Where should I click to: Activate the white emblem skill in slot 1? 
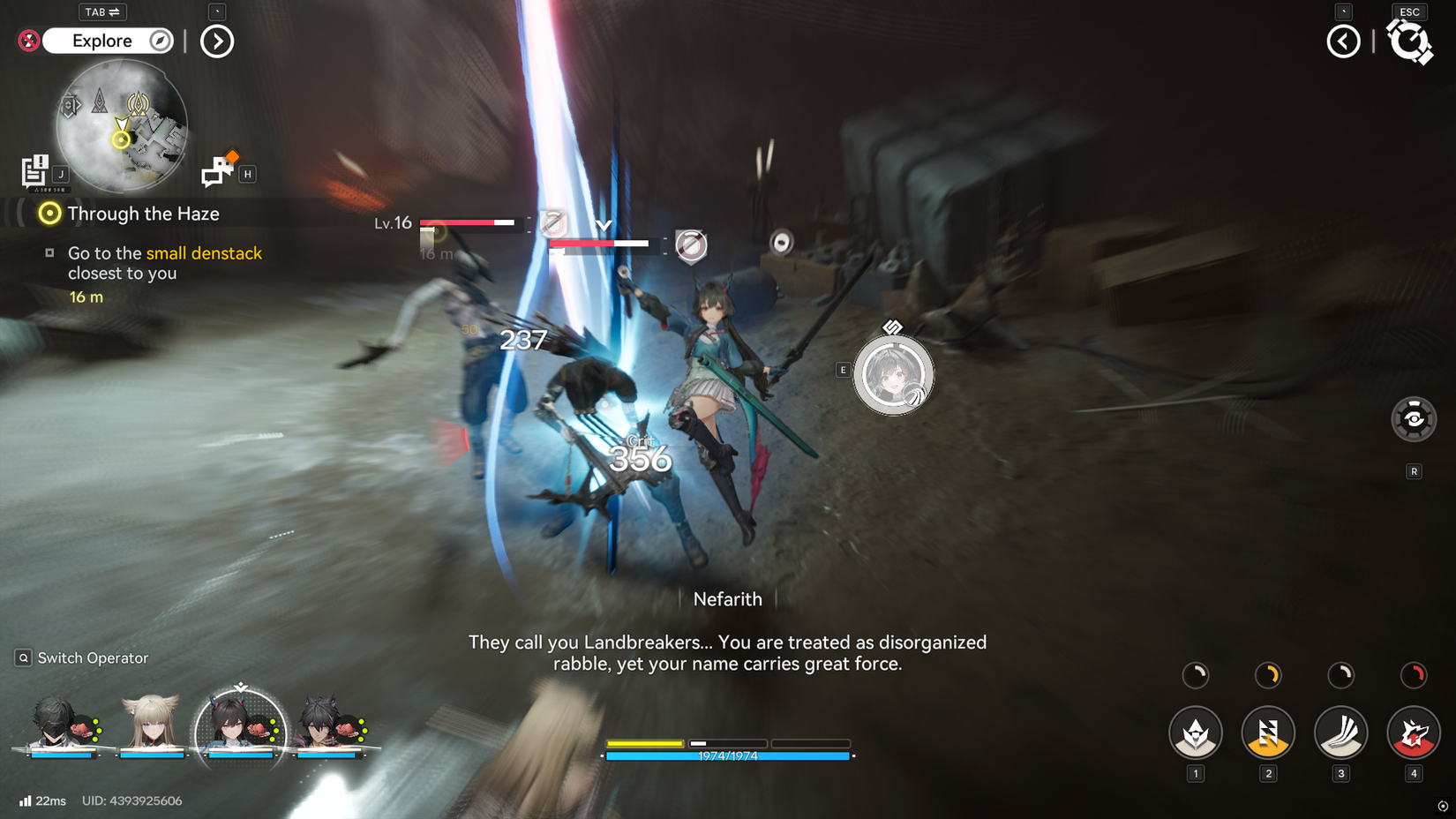tap(1196, 733)
